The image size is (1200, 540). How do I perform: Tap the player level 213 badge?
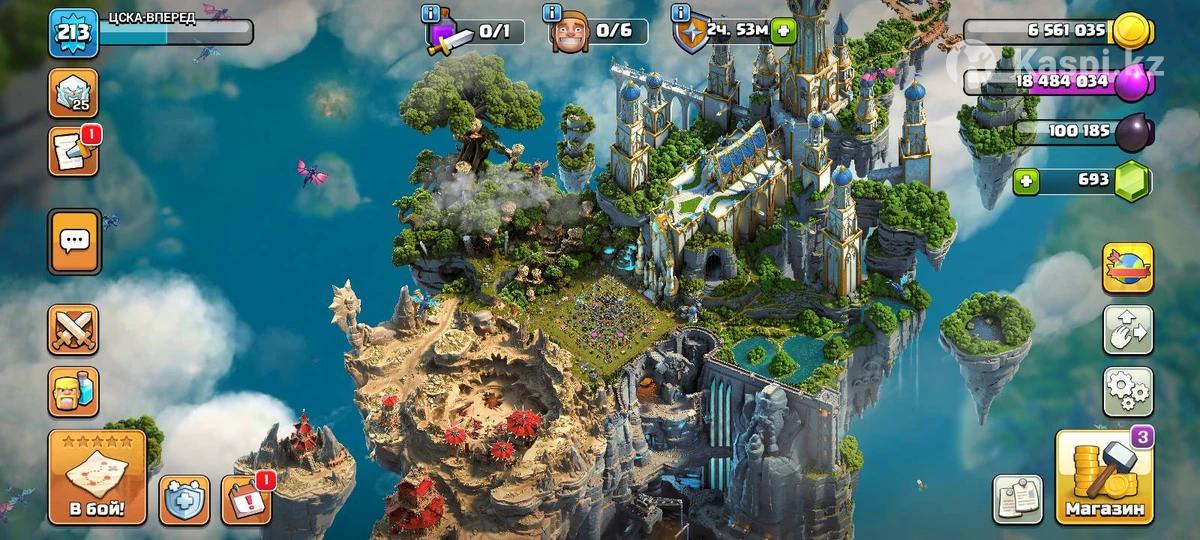(73, 33)
